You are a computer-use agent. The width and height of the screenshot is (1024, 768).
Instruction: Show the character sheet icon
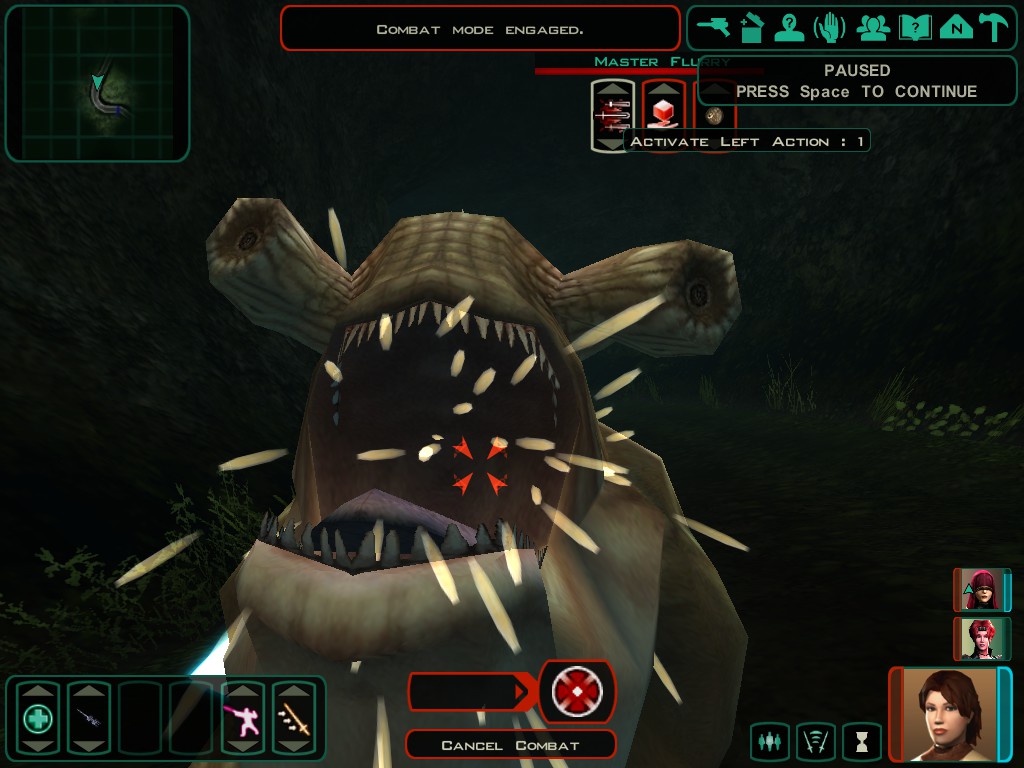tap(790, 28)
